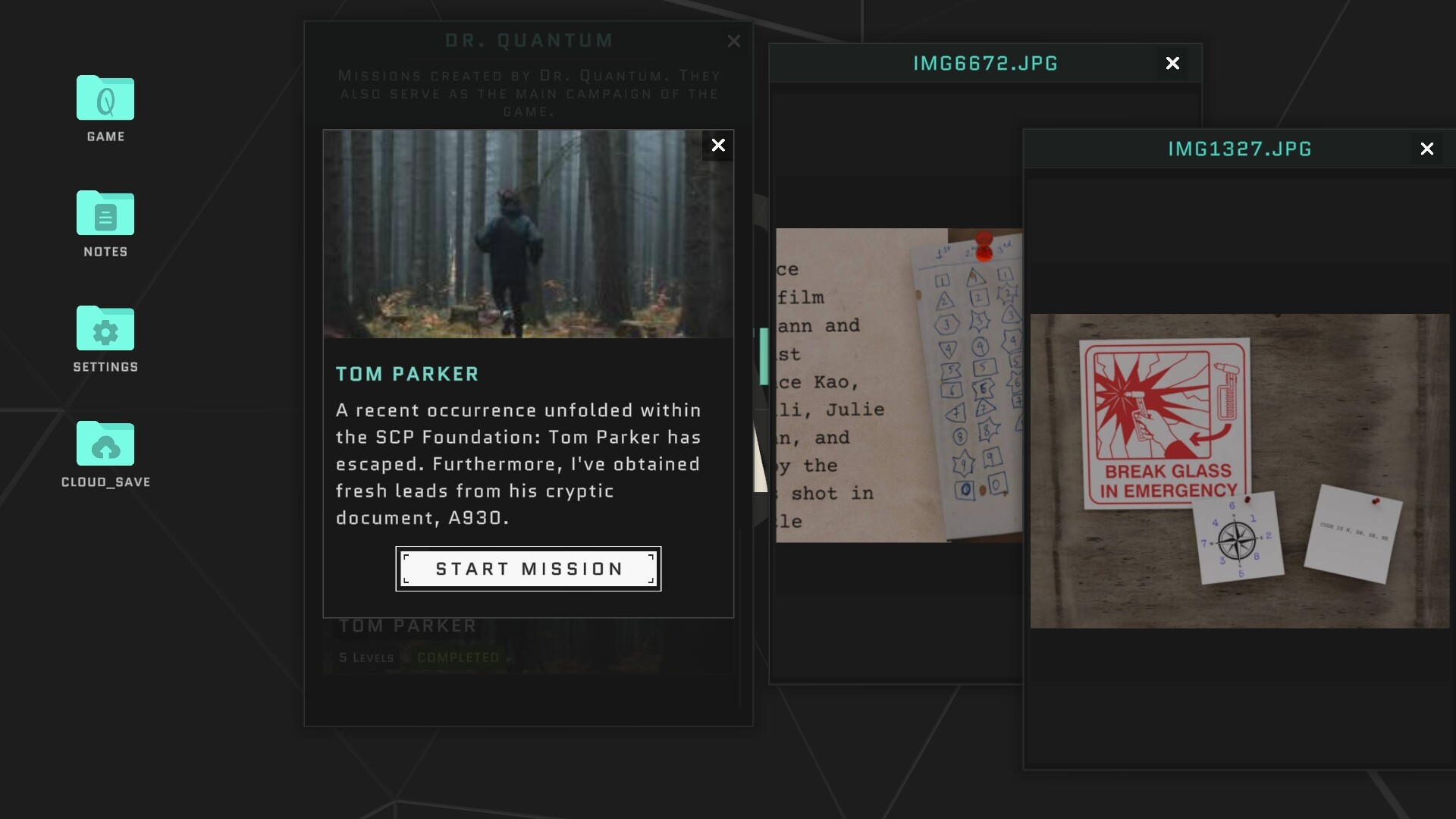Image resolution: width=1456 pixels, height=819 pixels.
Task: Select the IMG1327.JPG title bar
Action: (1239, 149)
